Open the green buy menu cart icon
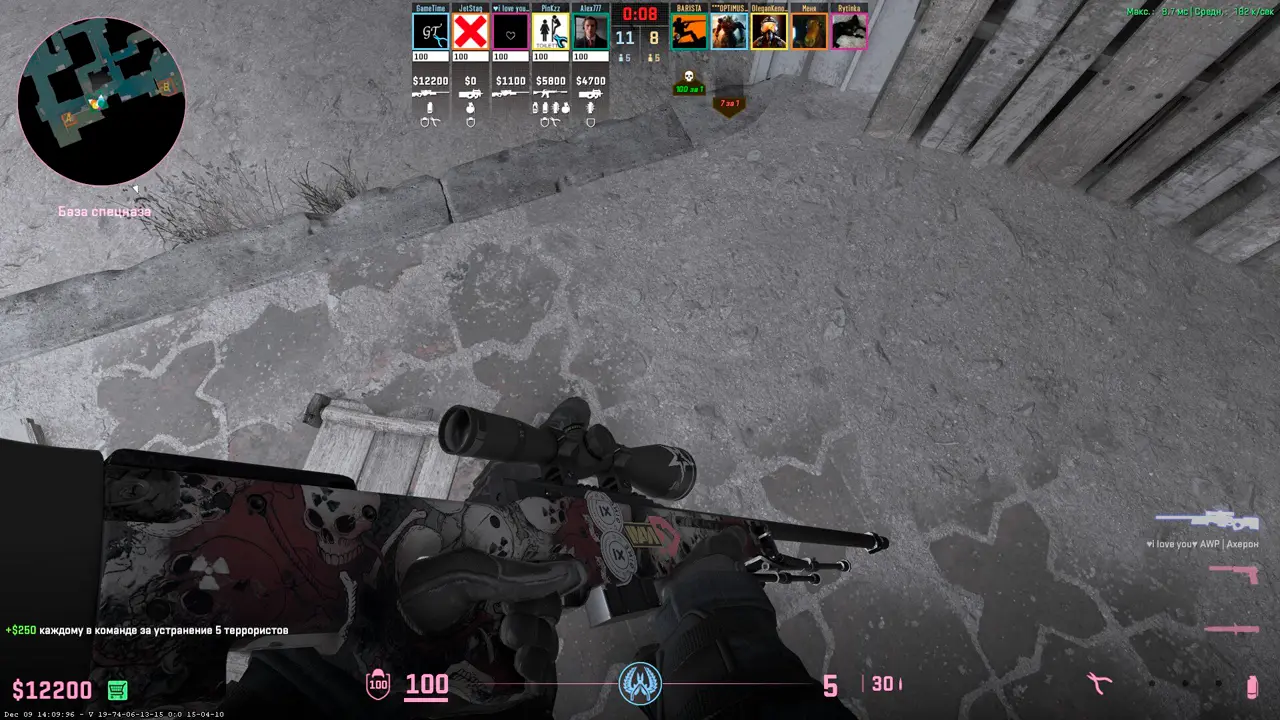The width and height of the screenshot is (1280, 720). [117, 689]
